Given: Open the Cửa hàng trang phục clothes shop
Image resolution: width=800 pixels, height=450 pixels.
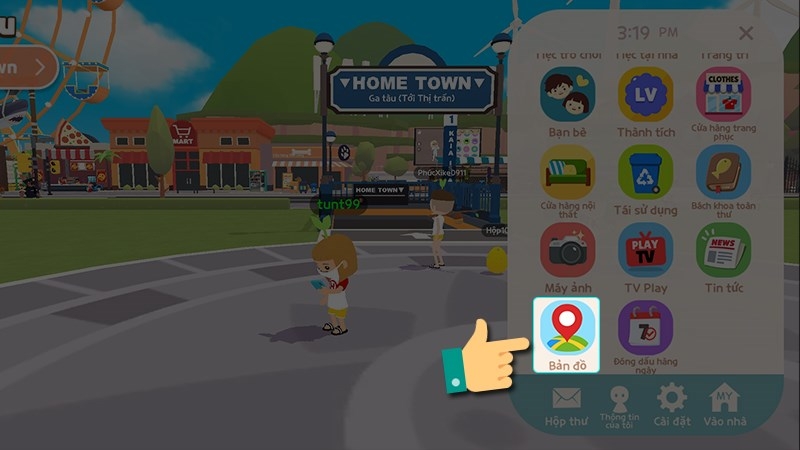Looking at the screenshot, I should pos(723,95).
